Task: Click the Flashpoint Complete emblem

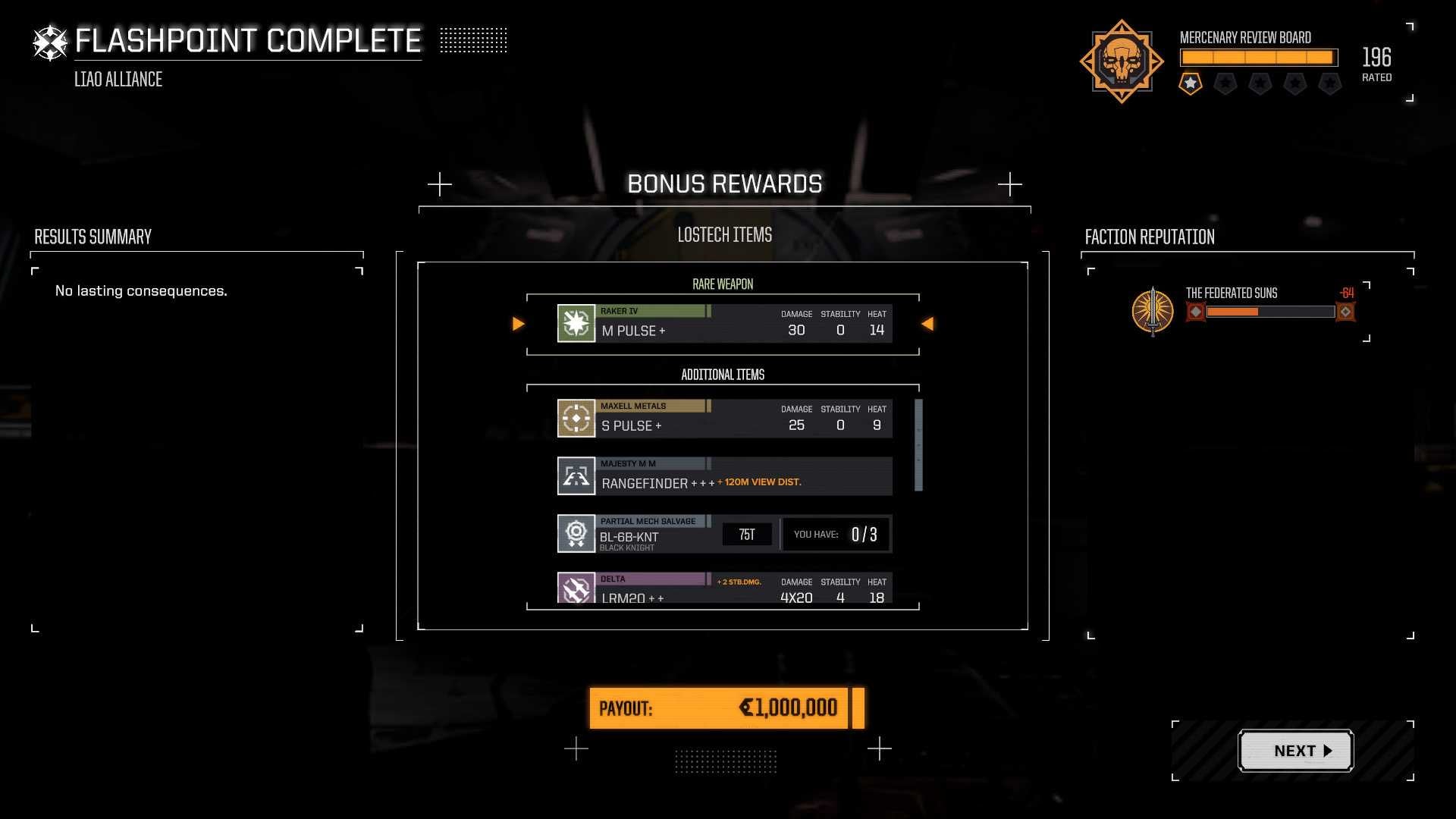Action: pyautogui.click(x=49, y=42)
